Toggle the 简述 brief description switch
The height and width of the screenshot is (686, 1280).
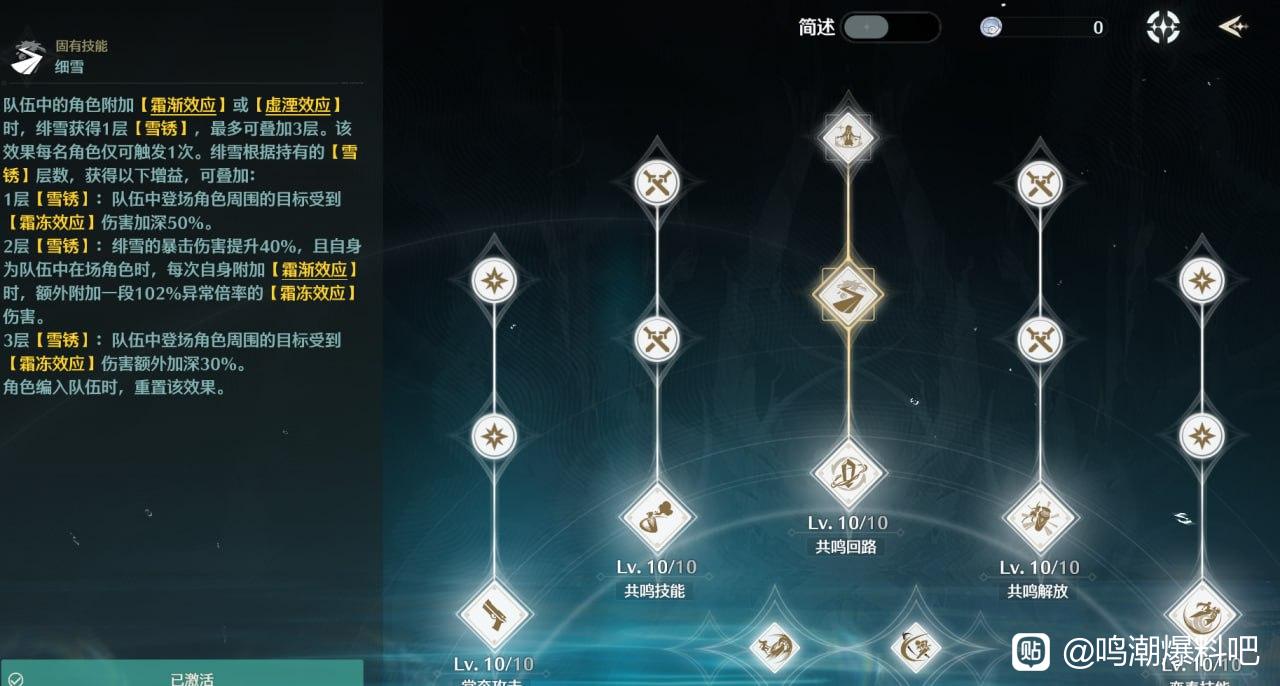pyautogui.click(x=890, y=27)
